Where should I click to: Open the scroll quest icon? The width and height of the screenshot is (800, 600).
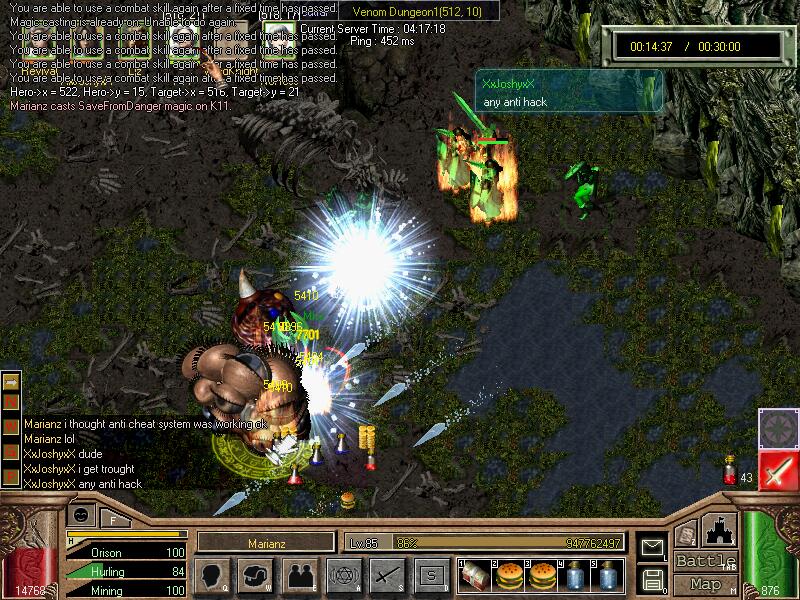pyautogui.click(x=686, y=535)
